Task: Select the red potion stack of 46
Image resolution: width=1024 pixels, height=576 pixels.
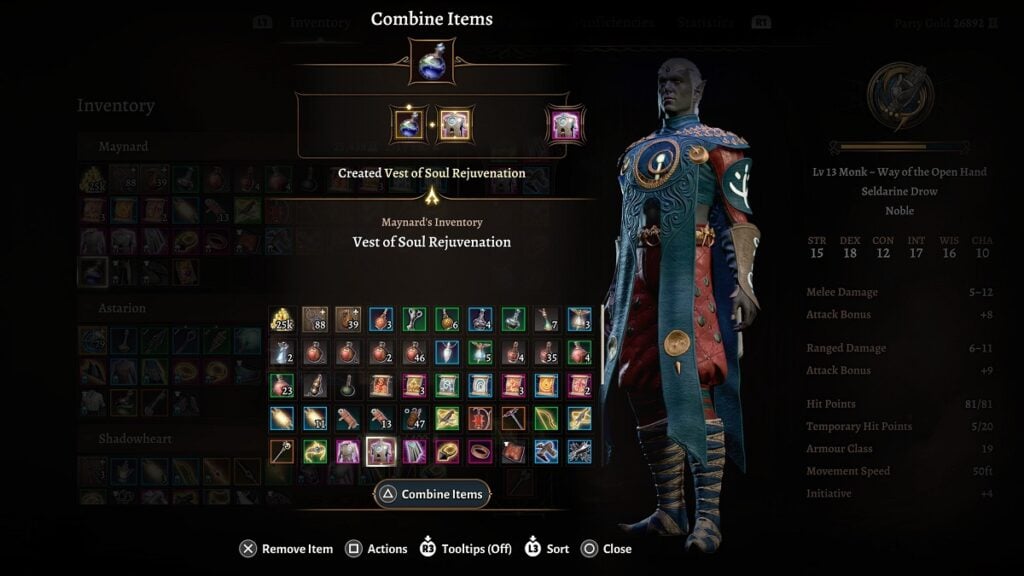Action: [x=414, y=352]
